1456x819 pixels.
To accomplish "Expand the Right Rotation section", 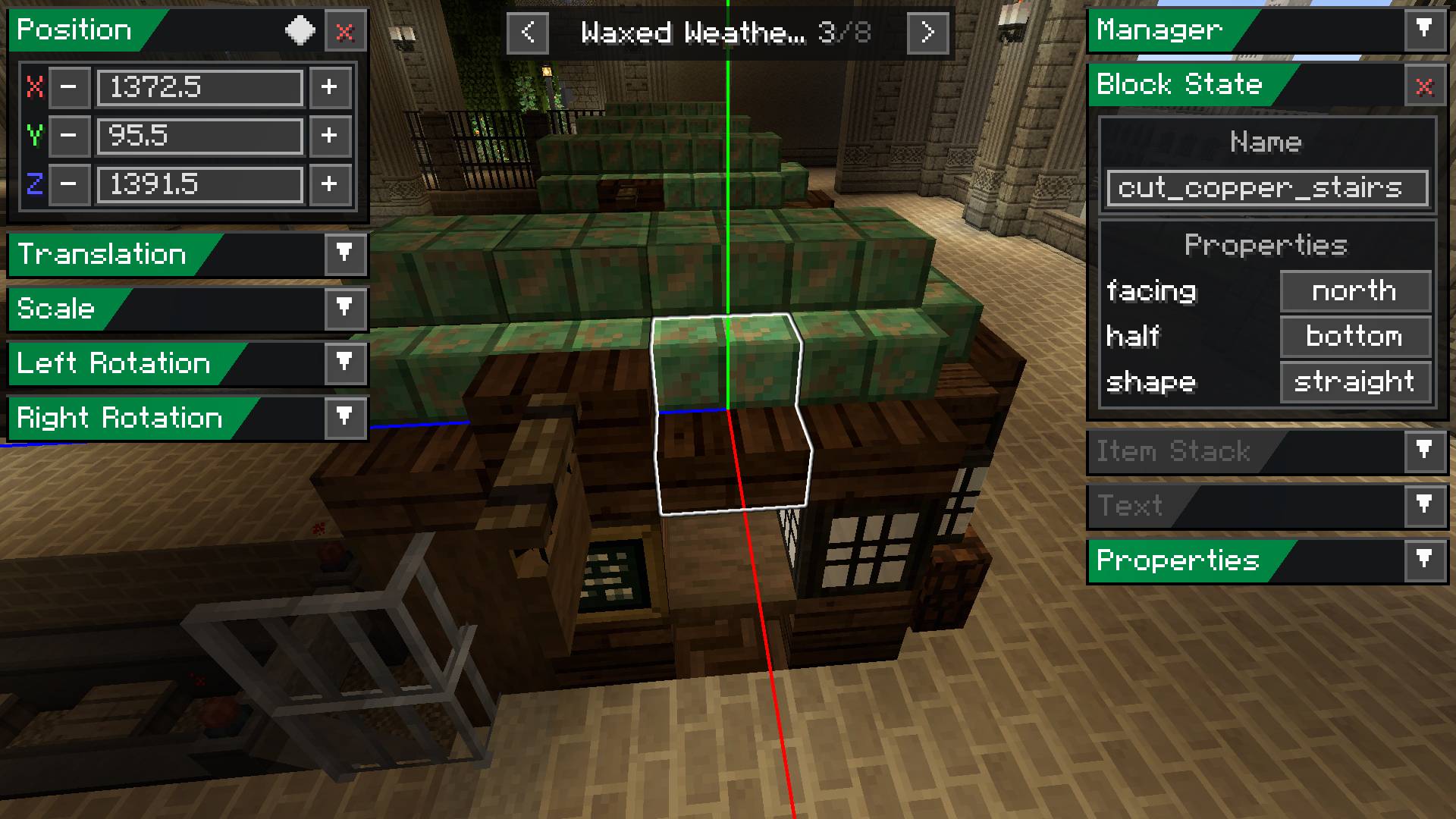I will point(346,418).
